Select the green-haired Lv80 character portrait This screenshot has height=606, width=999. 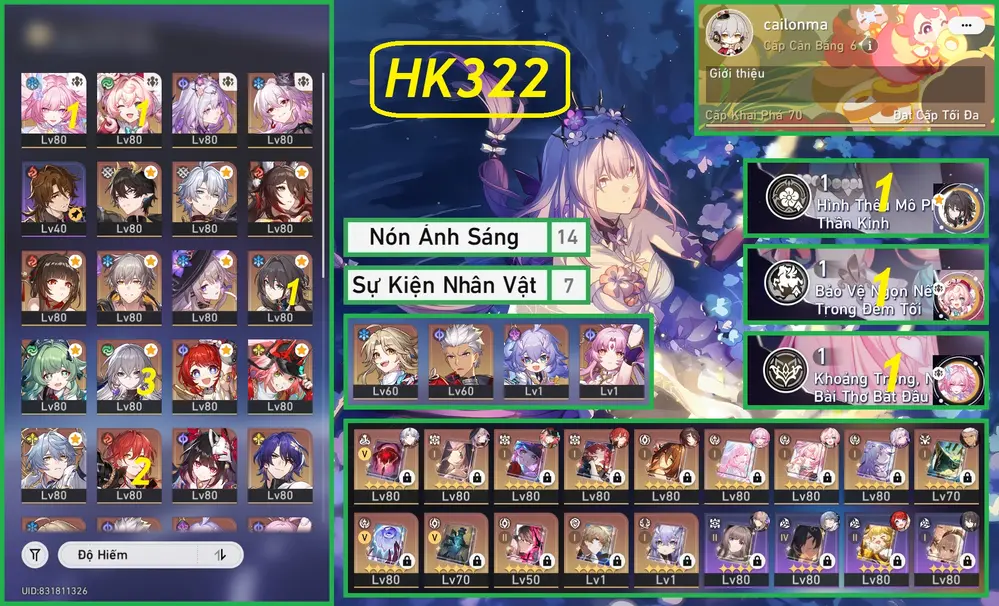pos(53,375)
